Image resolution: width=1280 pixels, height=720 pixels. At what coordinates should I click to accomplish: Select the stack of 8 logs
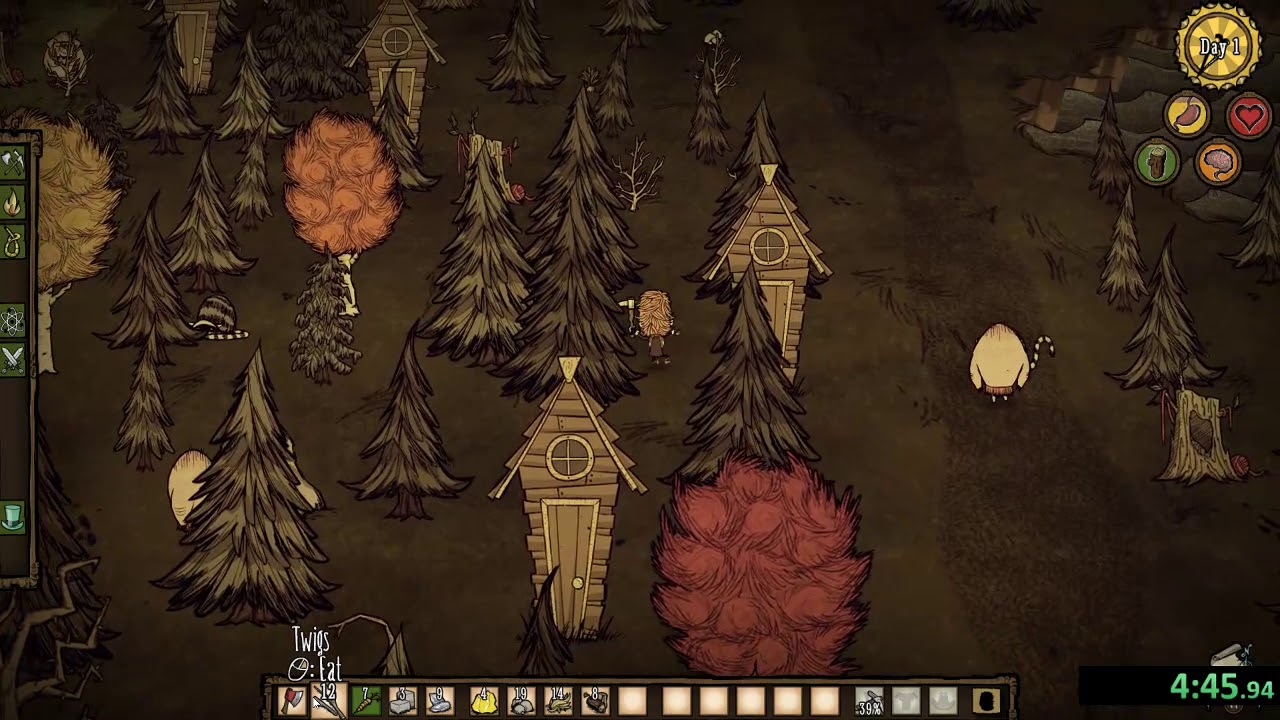coord(596,701)
